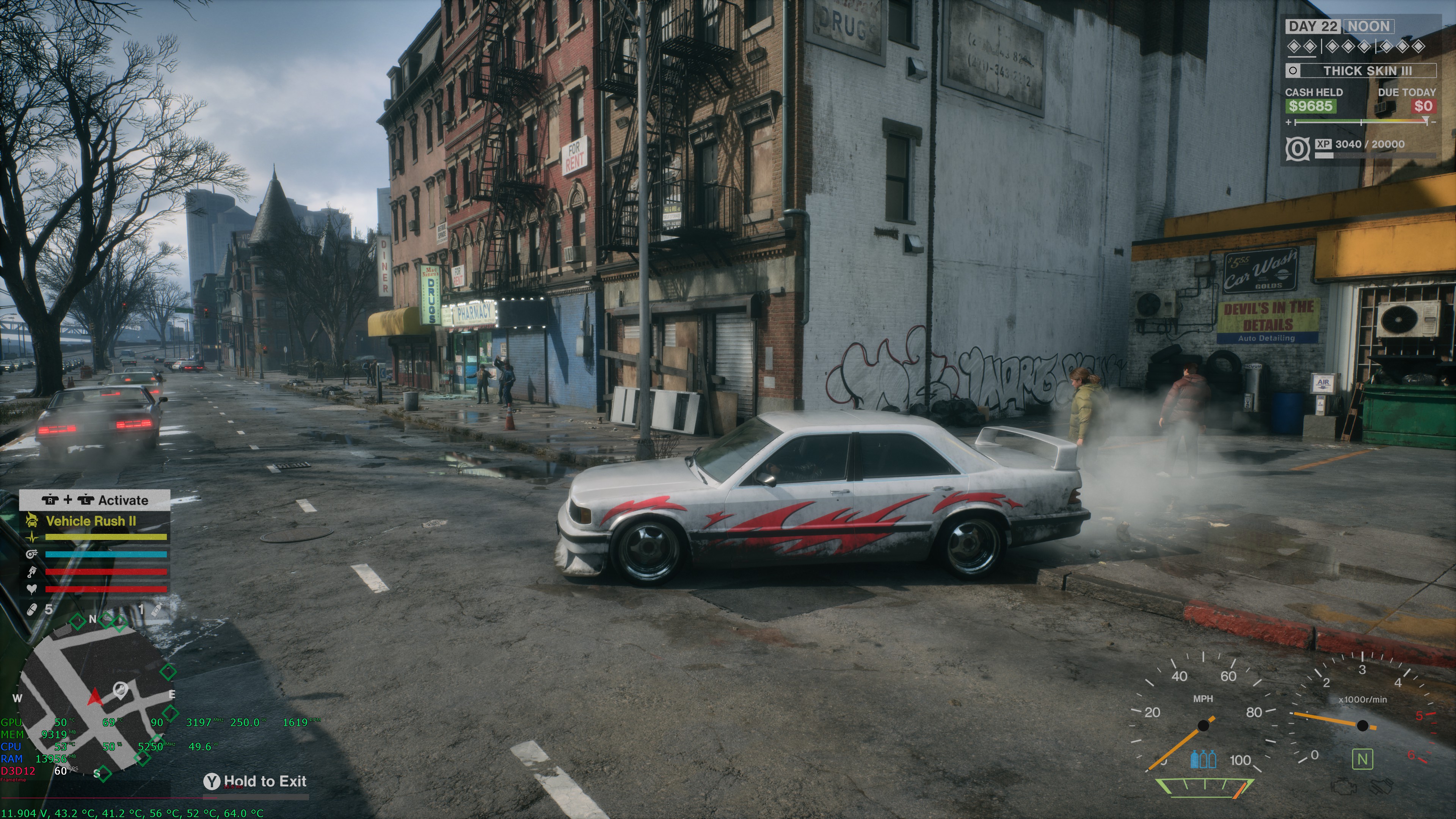1456x819 pixels.
Task: Select the pill item icon
Action: pyautogui.click(x=32, y=609)
